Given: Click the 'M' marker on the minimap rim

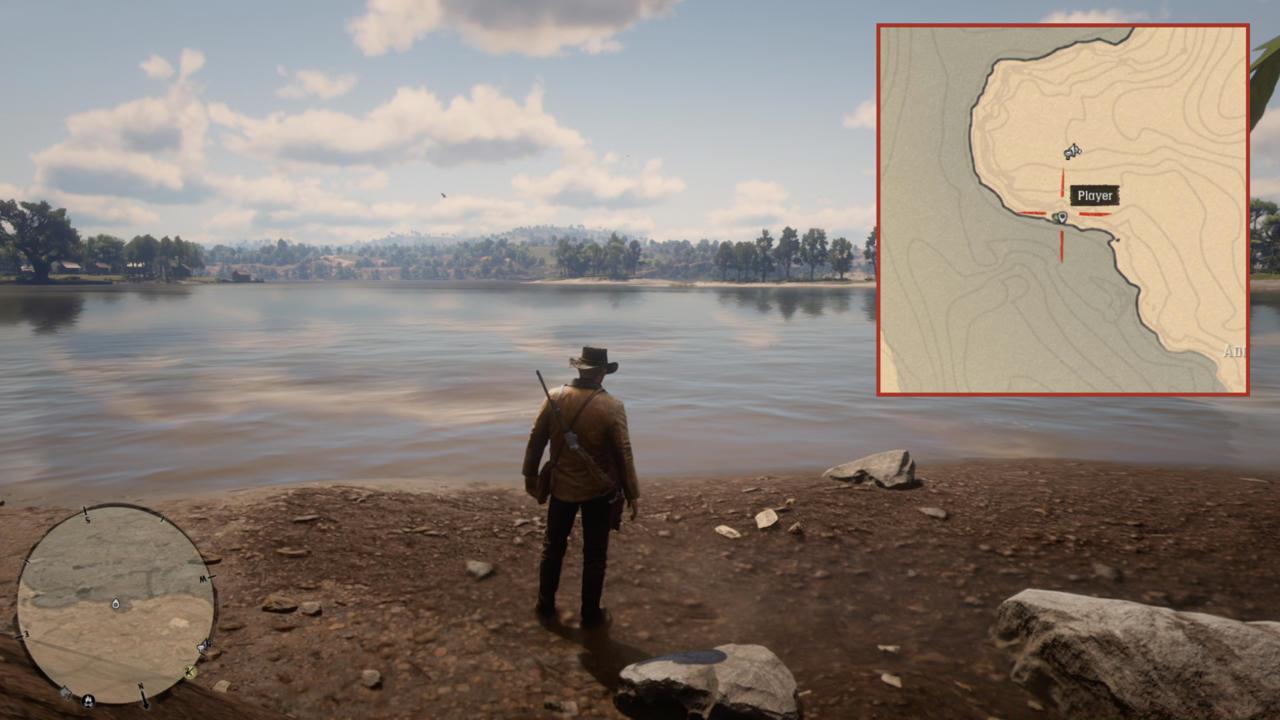Looking at the screenshot, I should click(x=202, y=578).
